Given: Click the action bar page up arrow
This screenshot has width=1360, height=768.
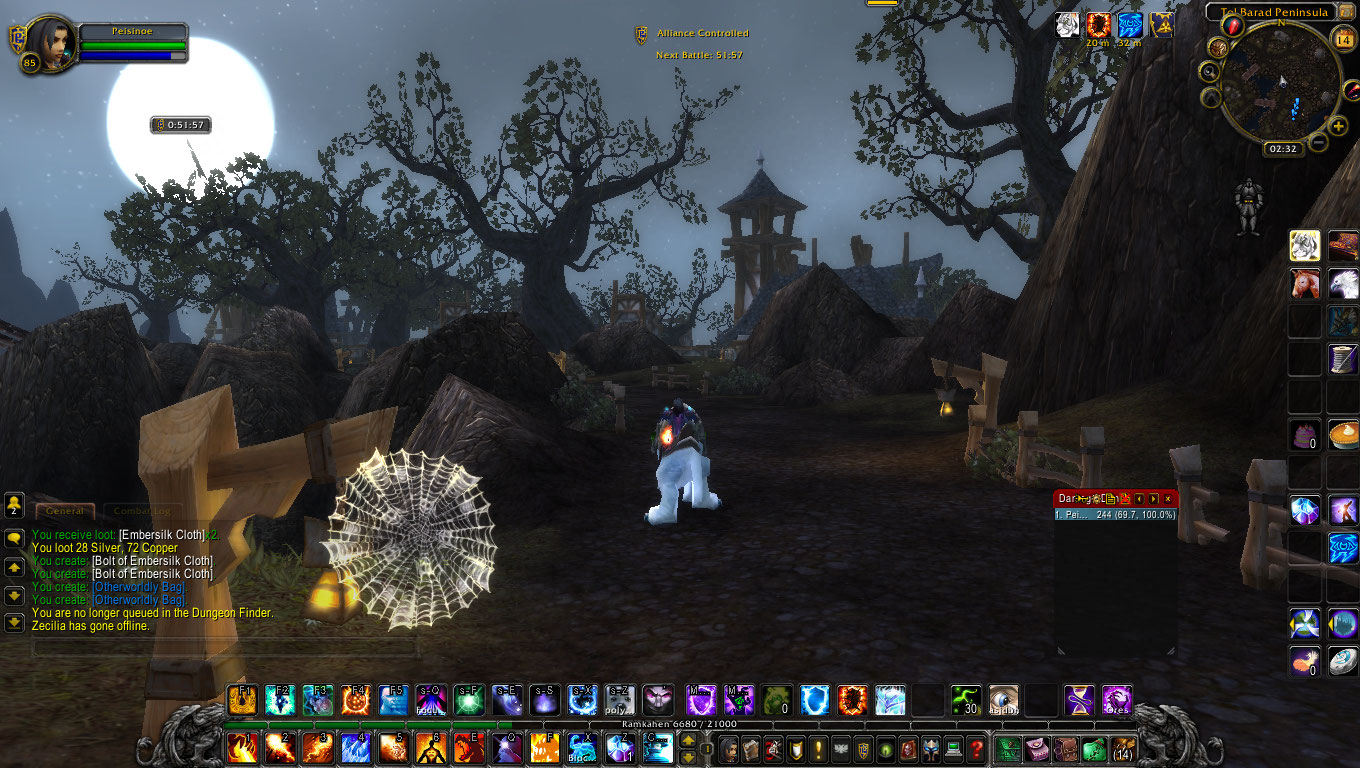Looking at the screenshot, I should [x=688, y=741].
